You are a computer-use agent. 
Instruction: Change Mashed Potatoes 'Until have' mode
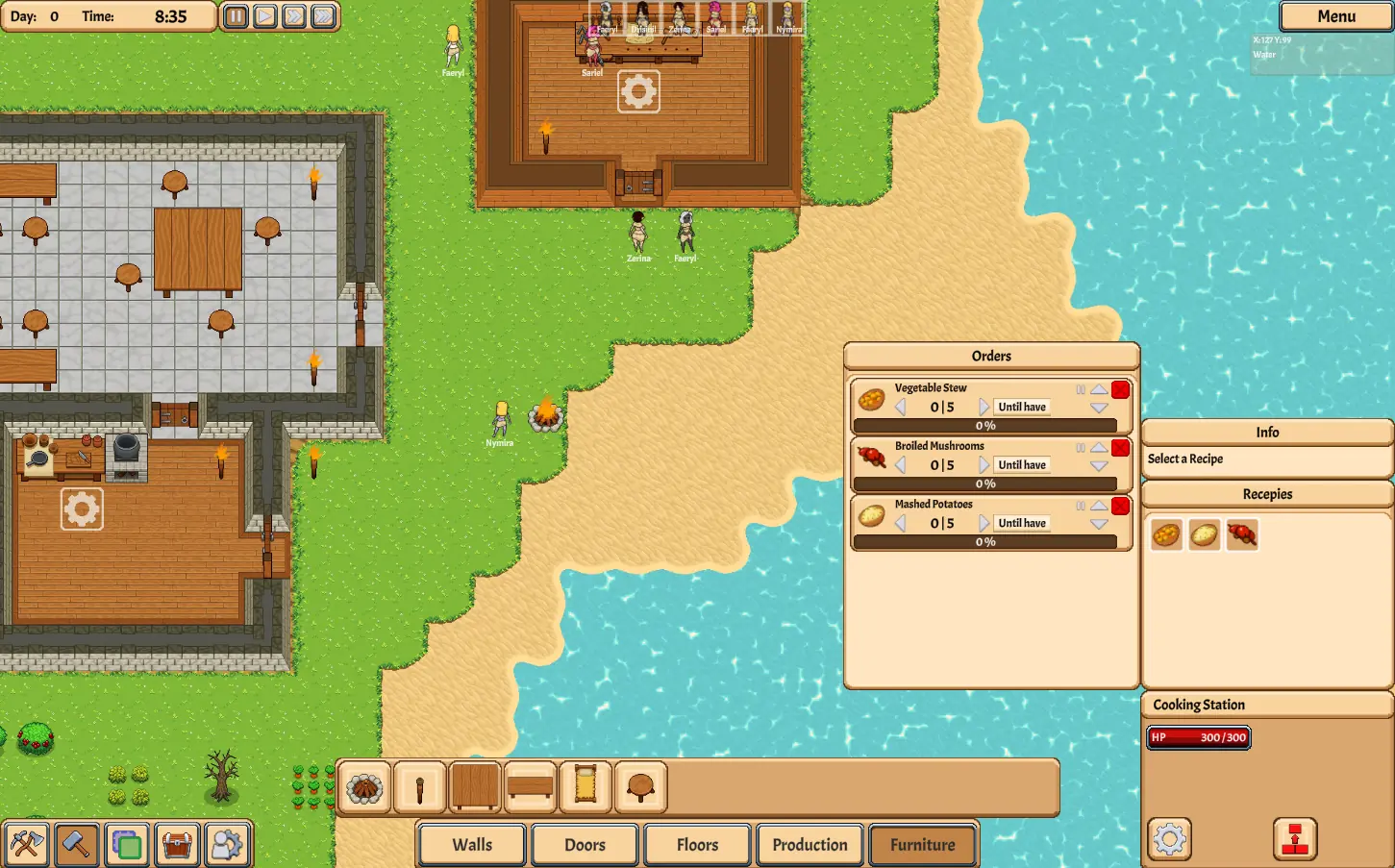point(1022,523)
